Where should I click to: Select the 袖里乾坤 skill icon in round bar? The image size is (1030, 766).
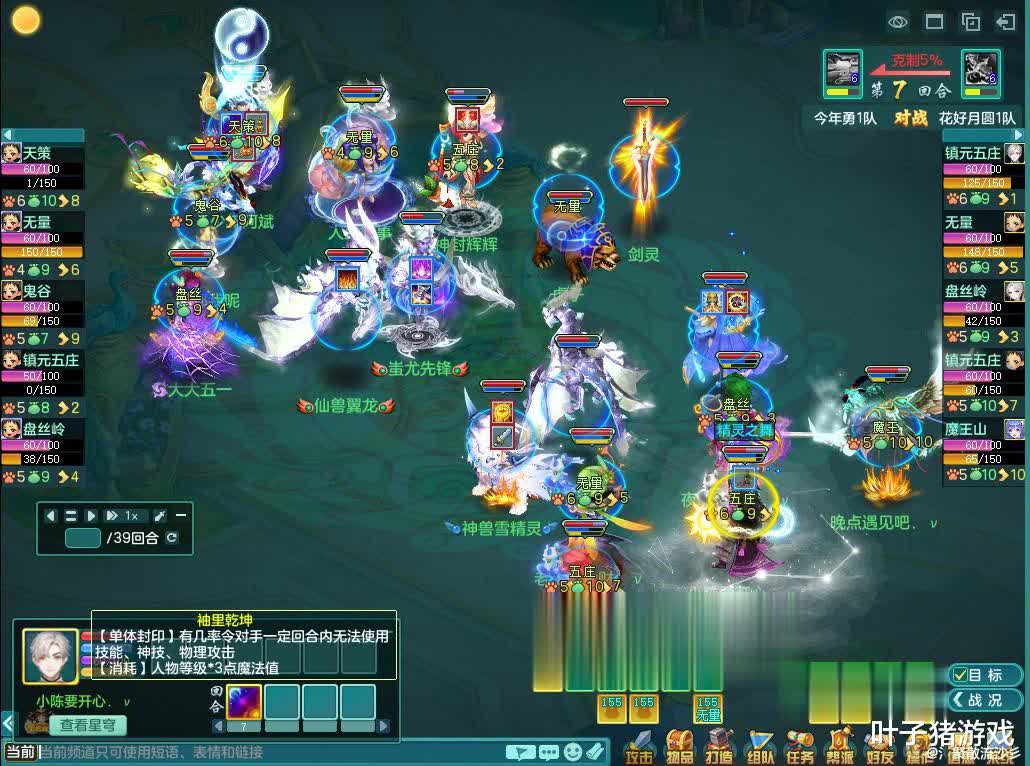point(244,701)
